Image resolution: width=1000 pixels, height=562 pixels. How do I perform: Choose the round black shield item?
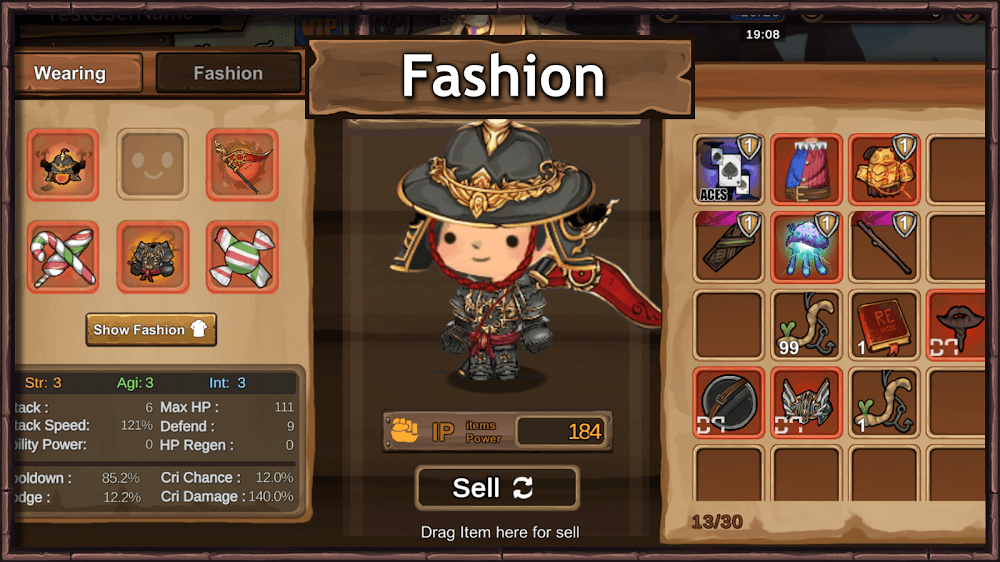pyautogui.click(x=729, y=402)
